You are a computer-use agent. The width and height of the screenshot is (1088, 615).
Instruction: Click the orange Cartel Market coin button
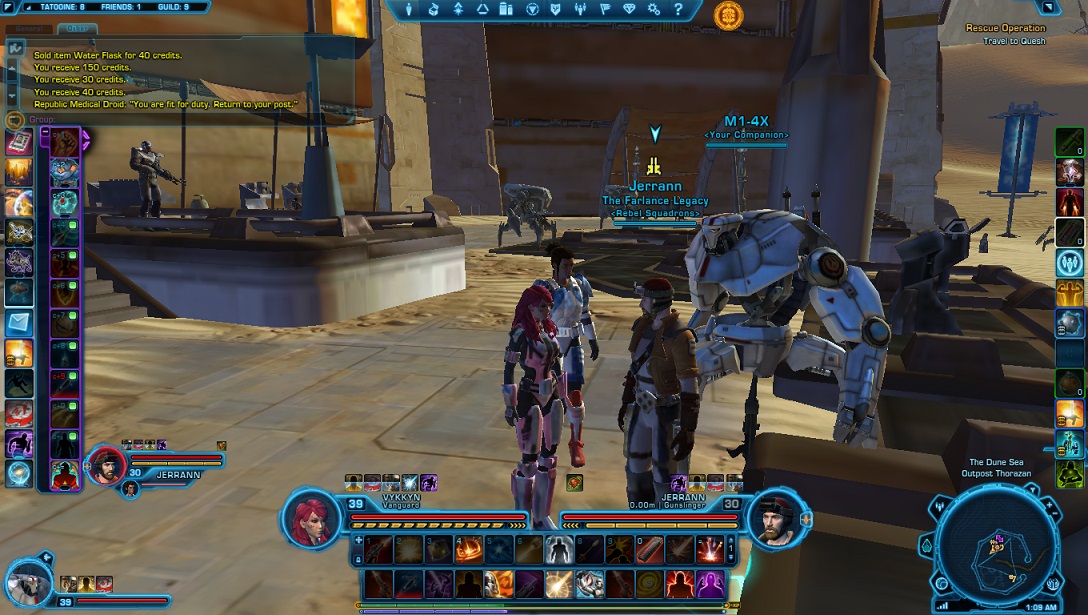click(728, 14)
